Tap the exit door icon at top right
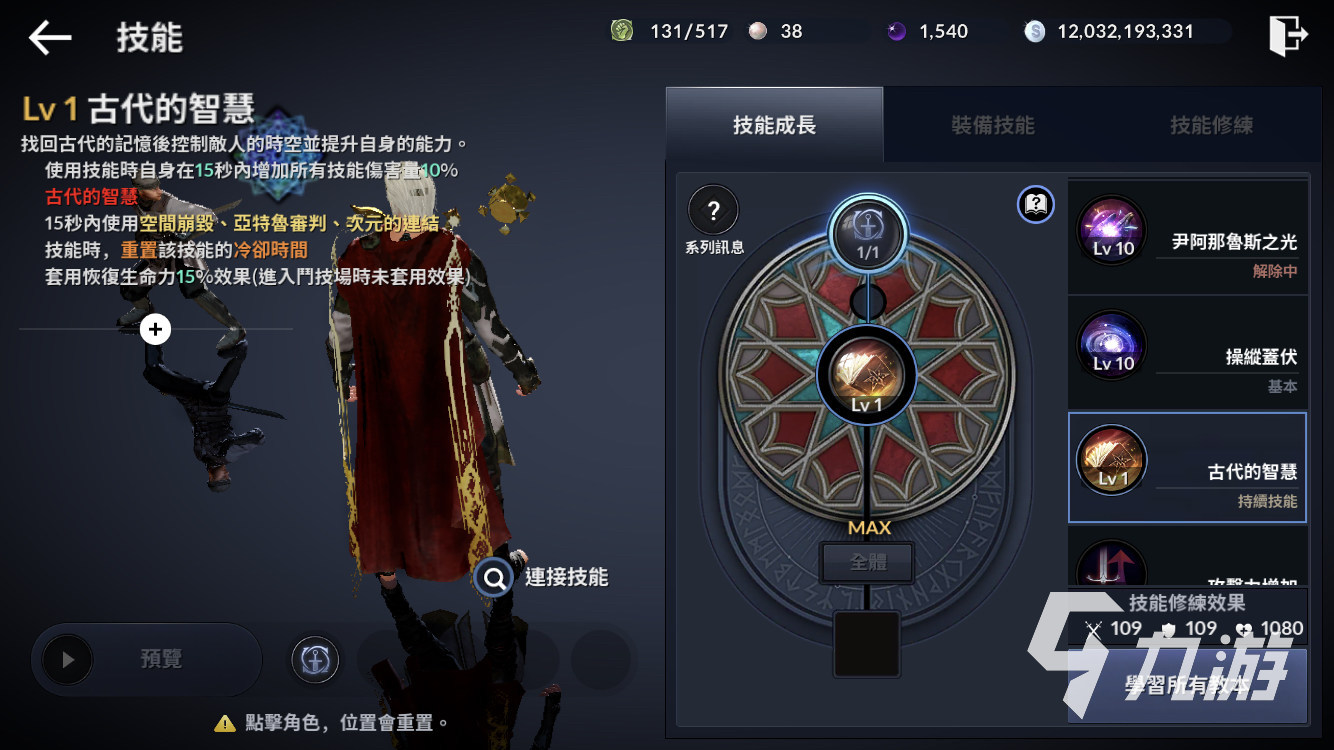The width and height of the screenshot is (1334, 750). pyautogui.click(x=1290, y=31)
